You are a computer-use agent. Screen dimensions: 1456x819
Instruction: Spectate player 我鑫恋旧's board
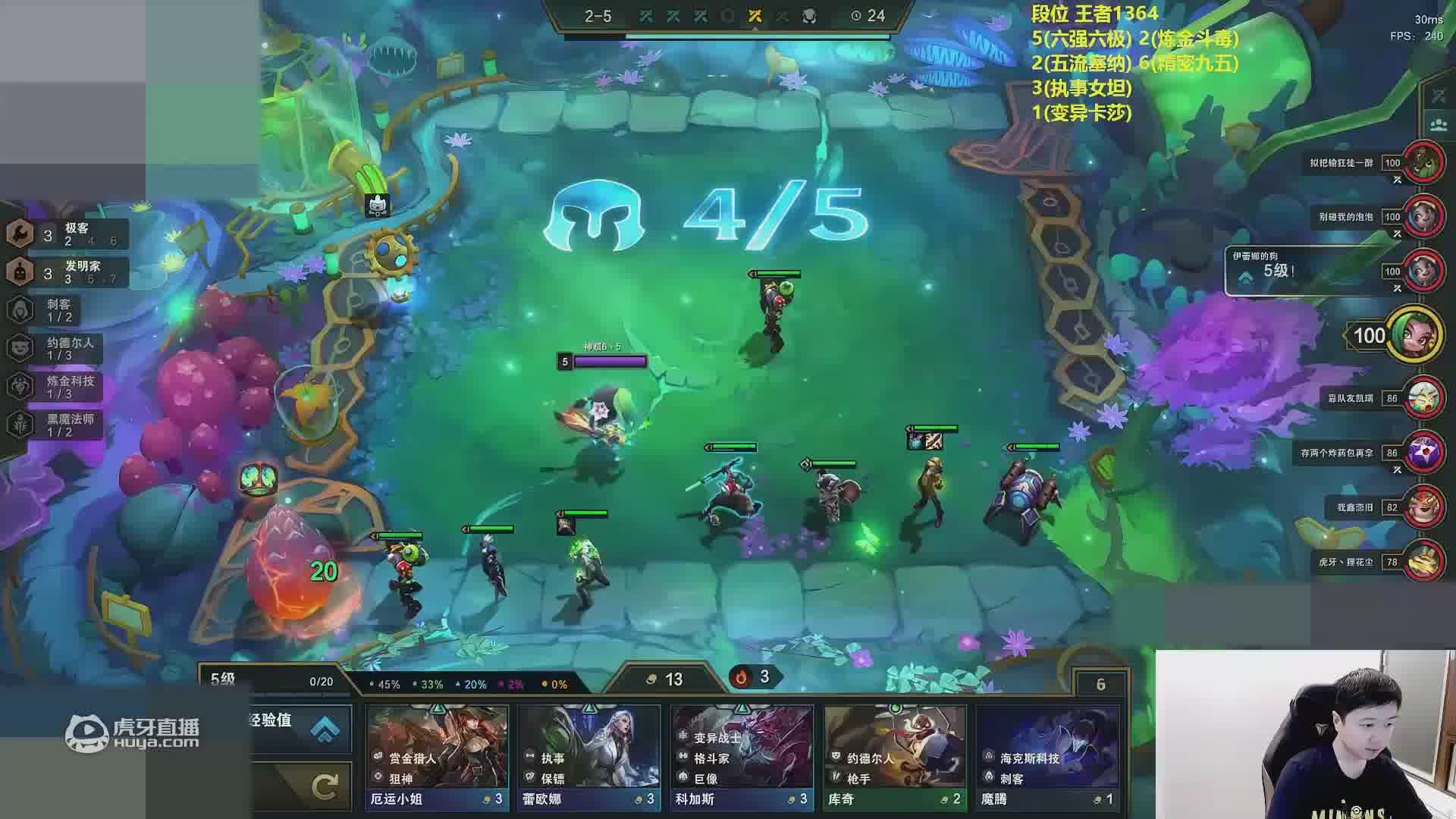click(x=1422, y=507)
